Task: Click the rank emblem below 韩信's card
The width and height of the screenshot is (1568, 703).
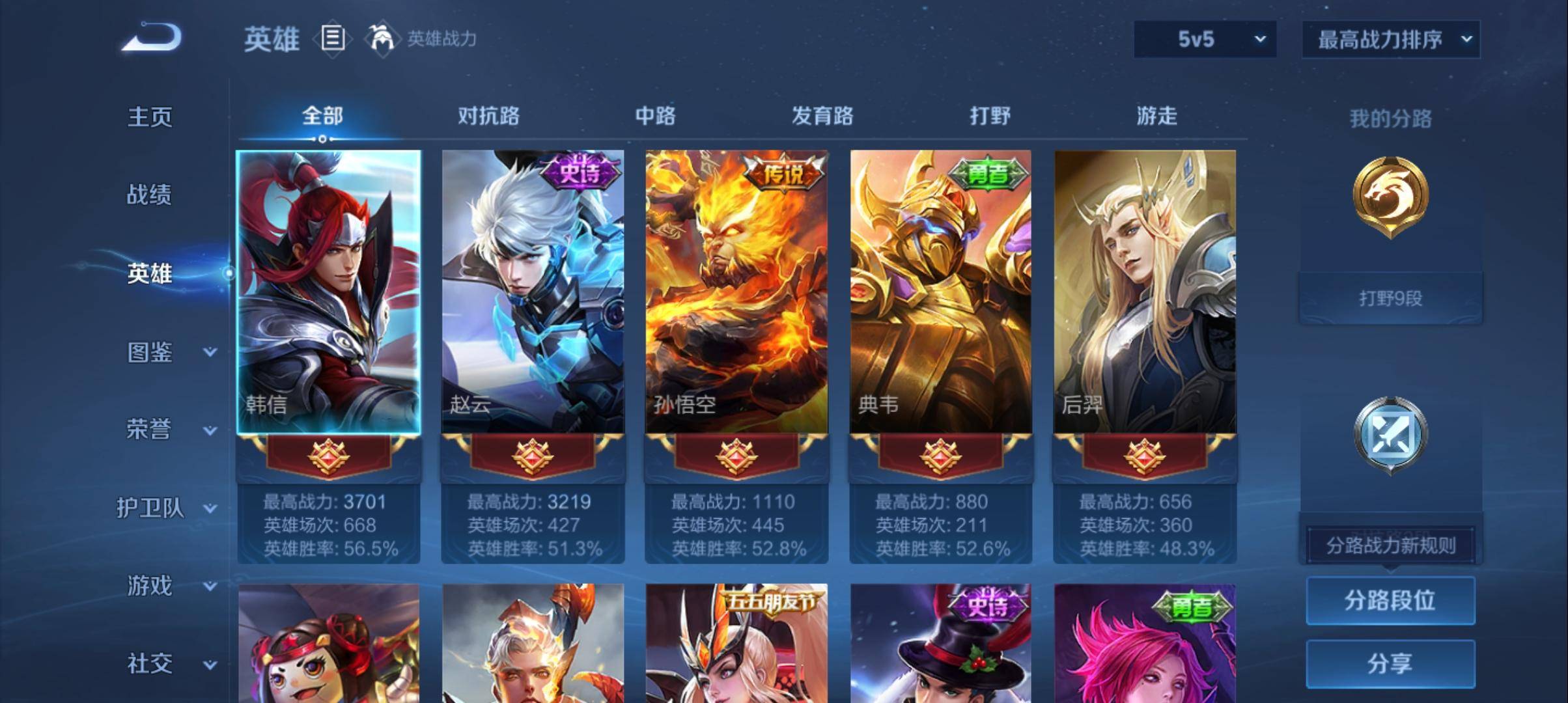Action: 328,456
